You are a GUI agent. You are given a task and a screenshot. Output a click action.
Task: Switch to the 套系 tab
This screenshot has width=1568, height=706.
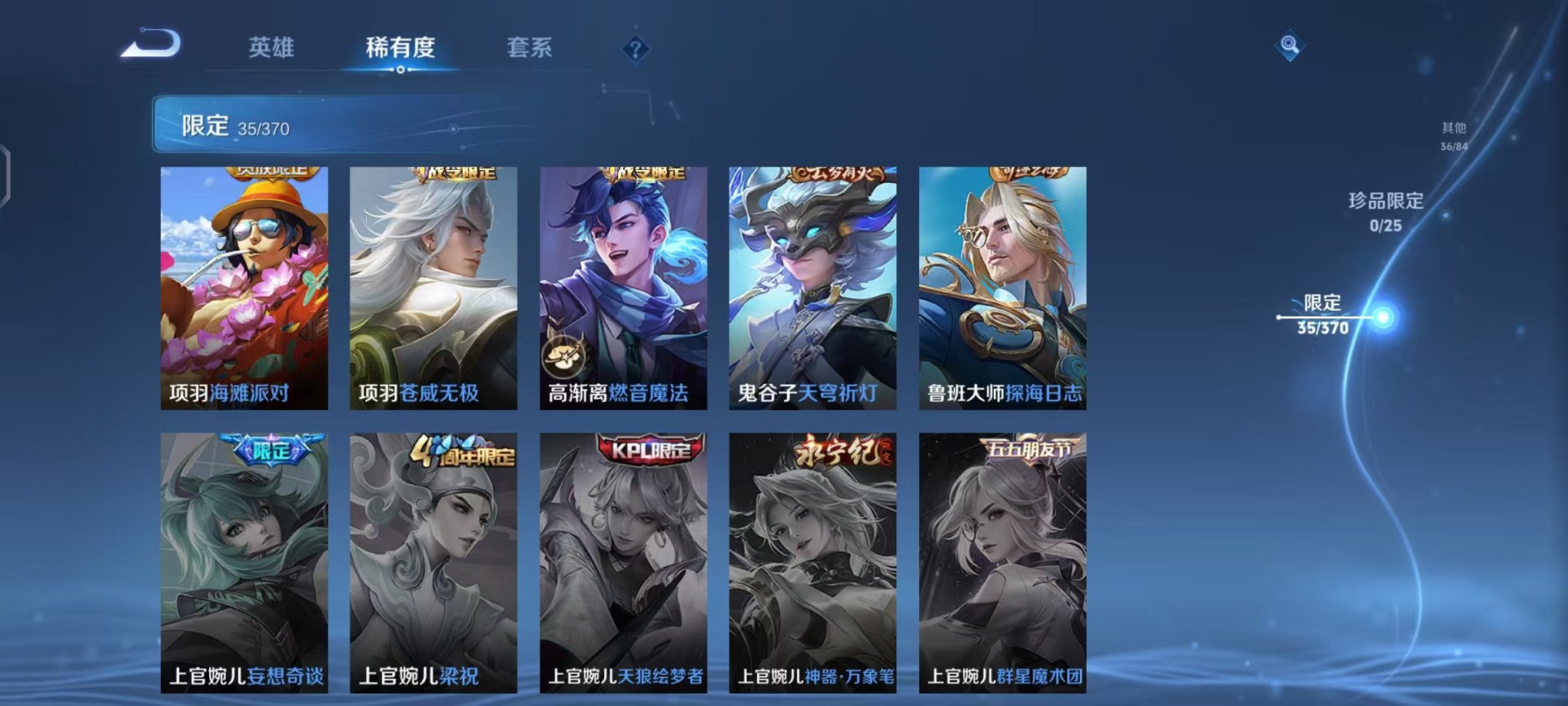coord(538,47)
